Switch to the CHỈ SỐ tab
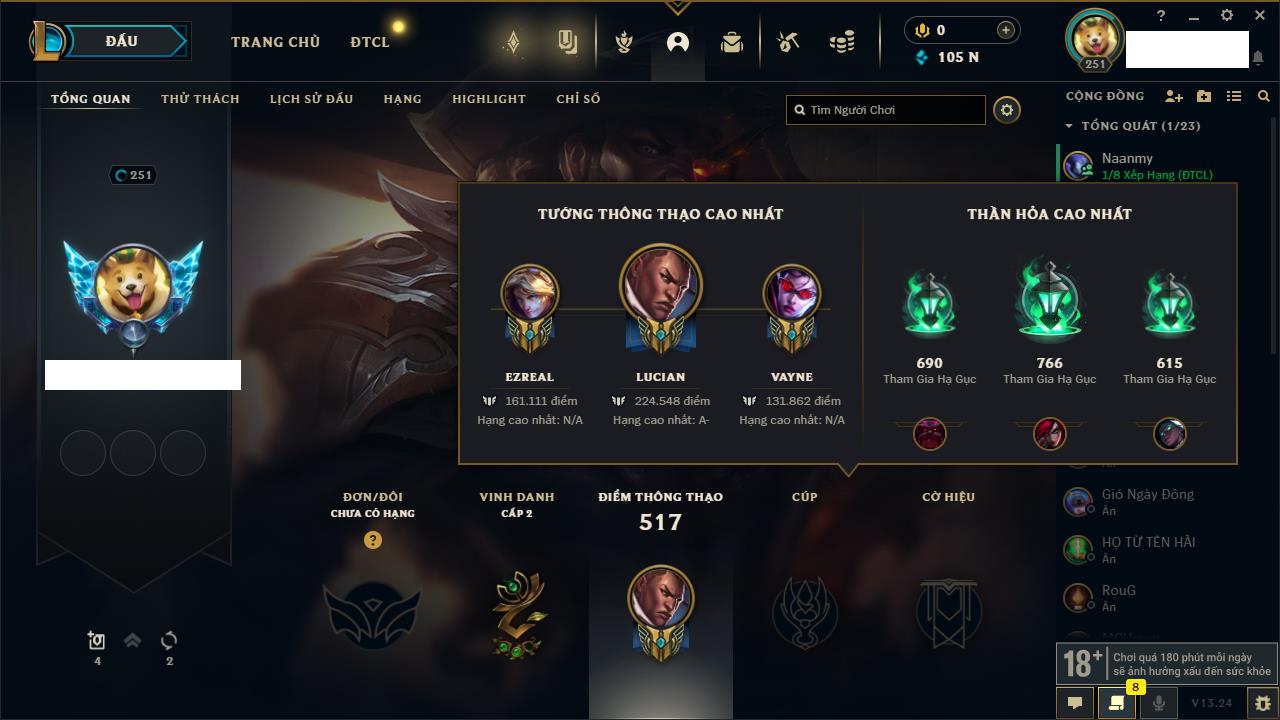 tap(578, 99)
